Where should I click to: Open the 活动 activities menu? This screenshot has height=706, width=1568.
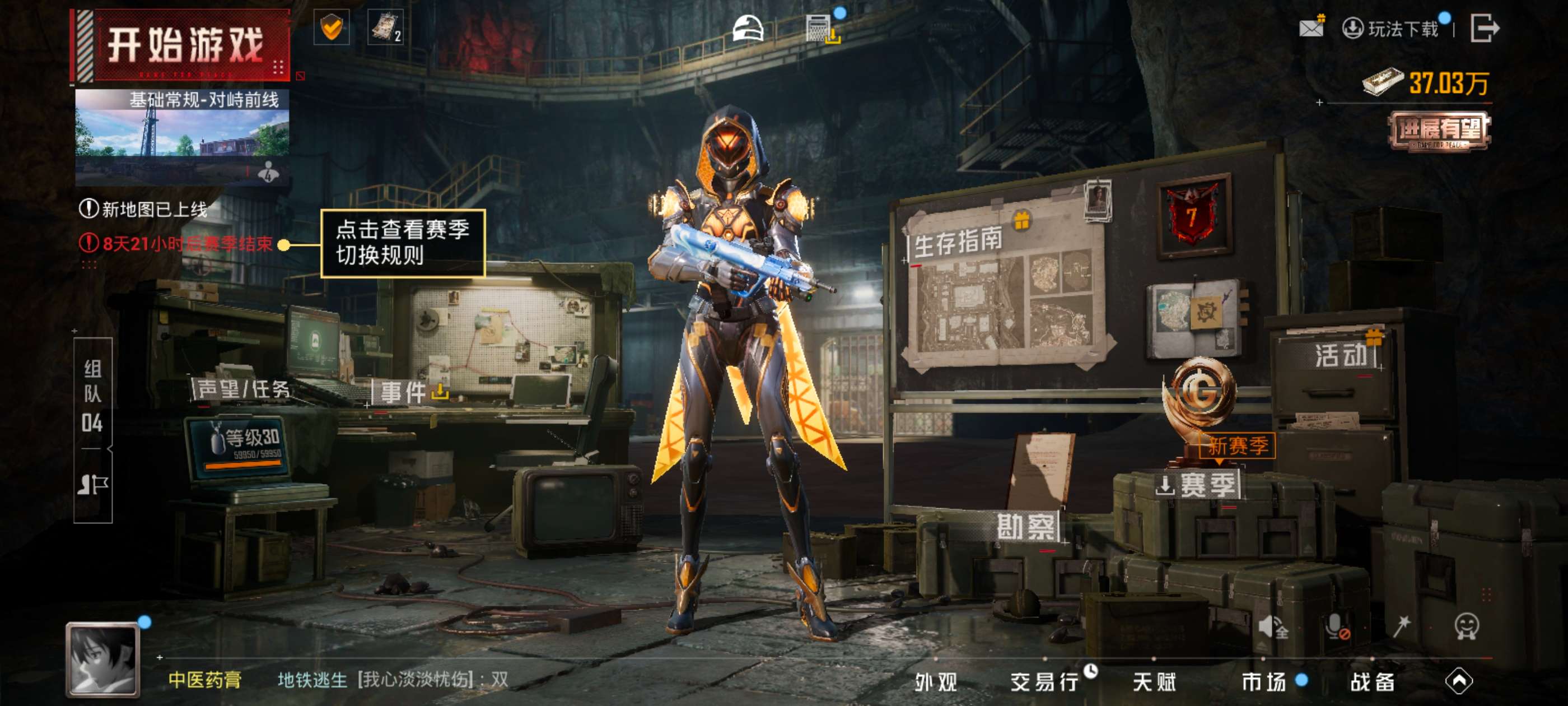tap(1341, 355)
